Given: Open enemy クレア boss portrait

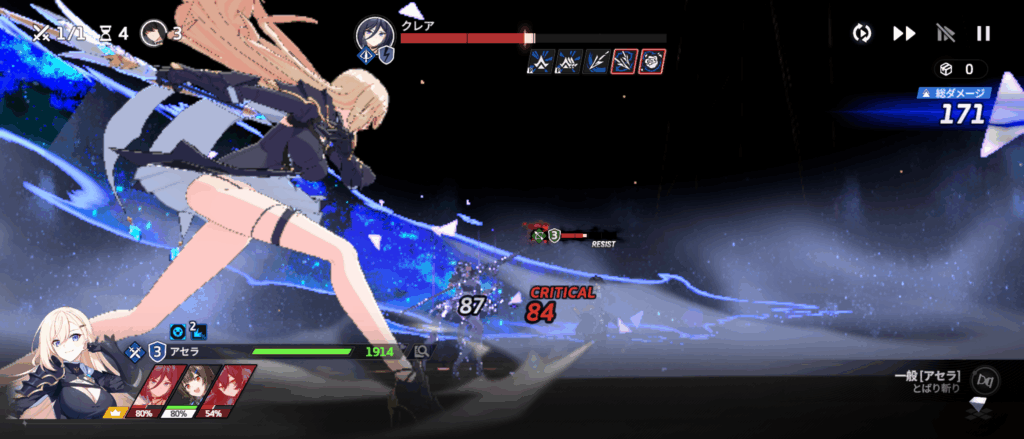Looking at the screenshot, I should pyautogui.click(x=373, y=36).
